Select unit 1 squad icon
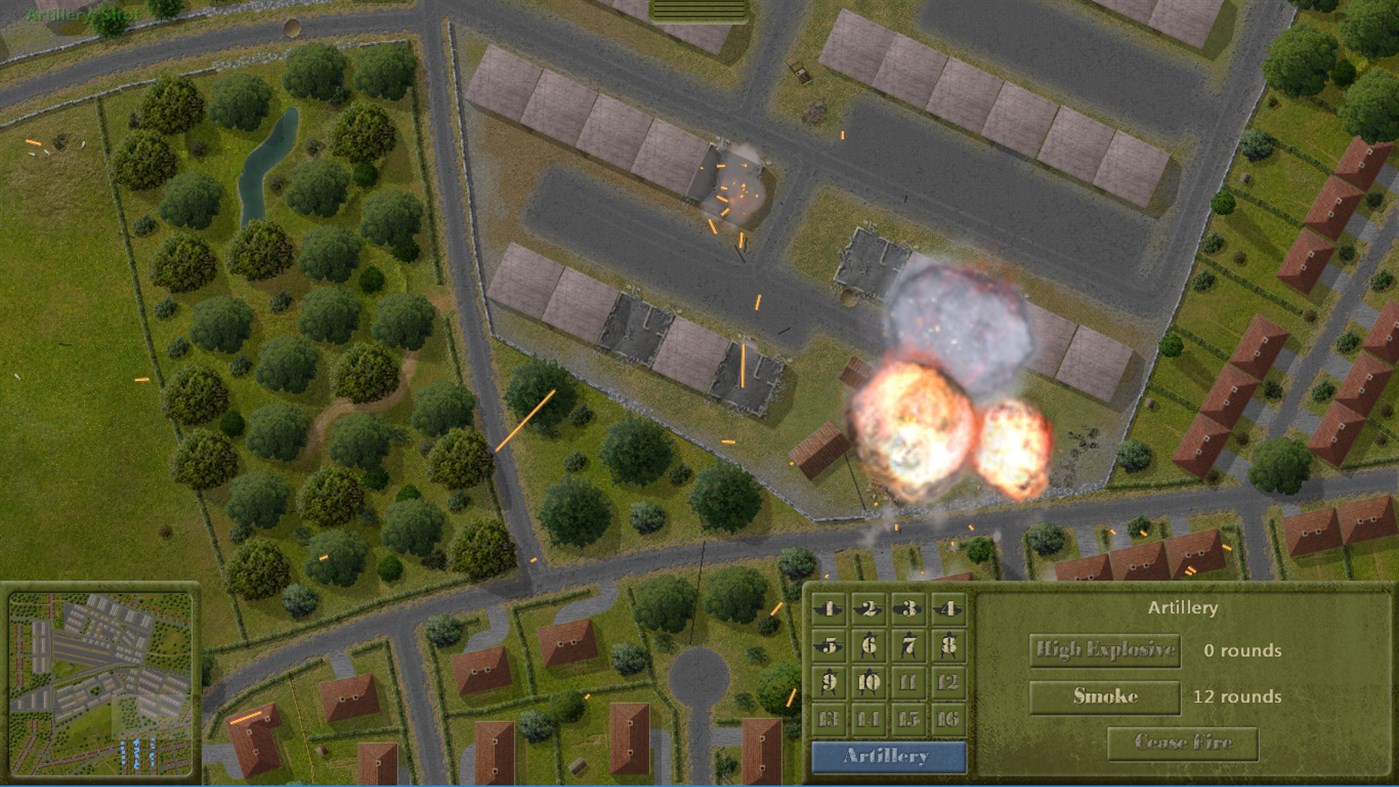Viewport: 1399px width, 787px height. point(829,609)
